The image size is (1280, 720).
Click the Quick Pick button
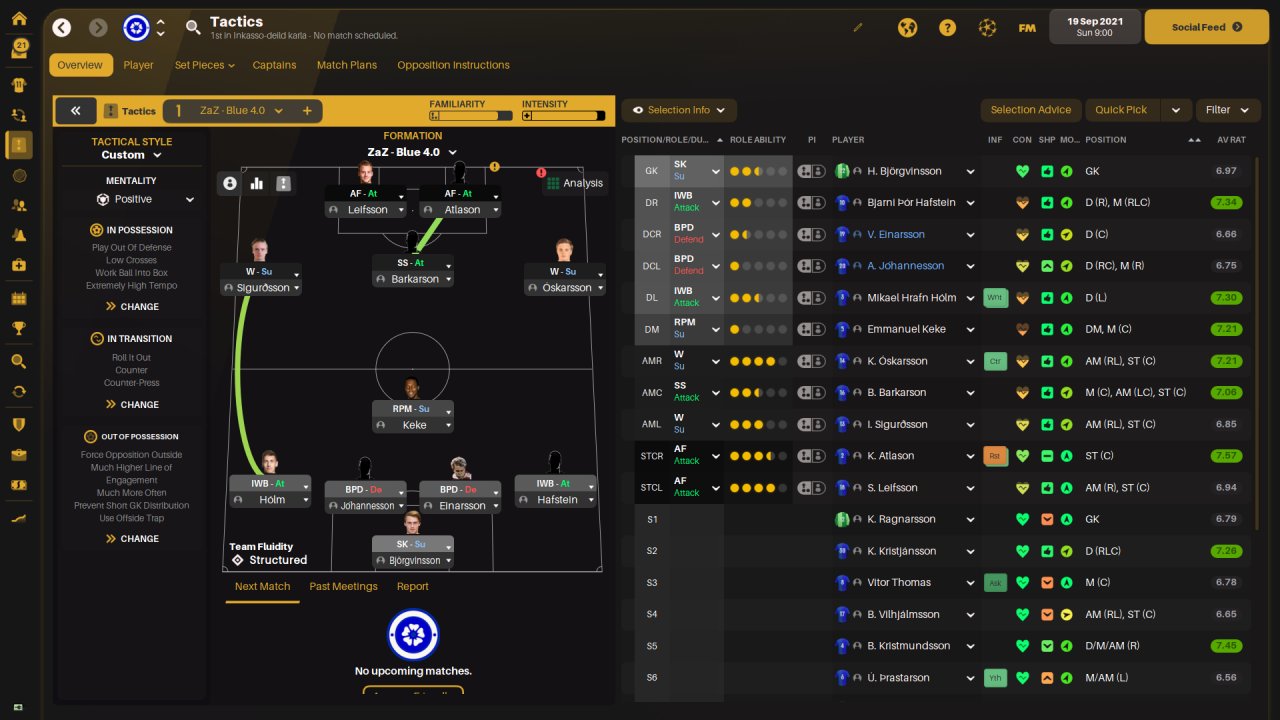(1120, 110)
